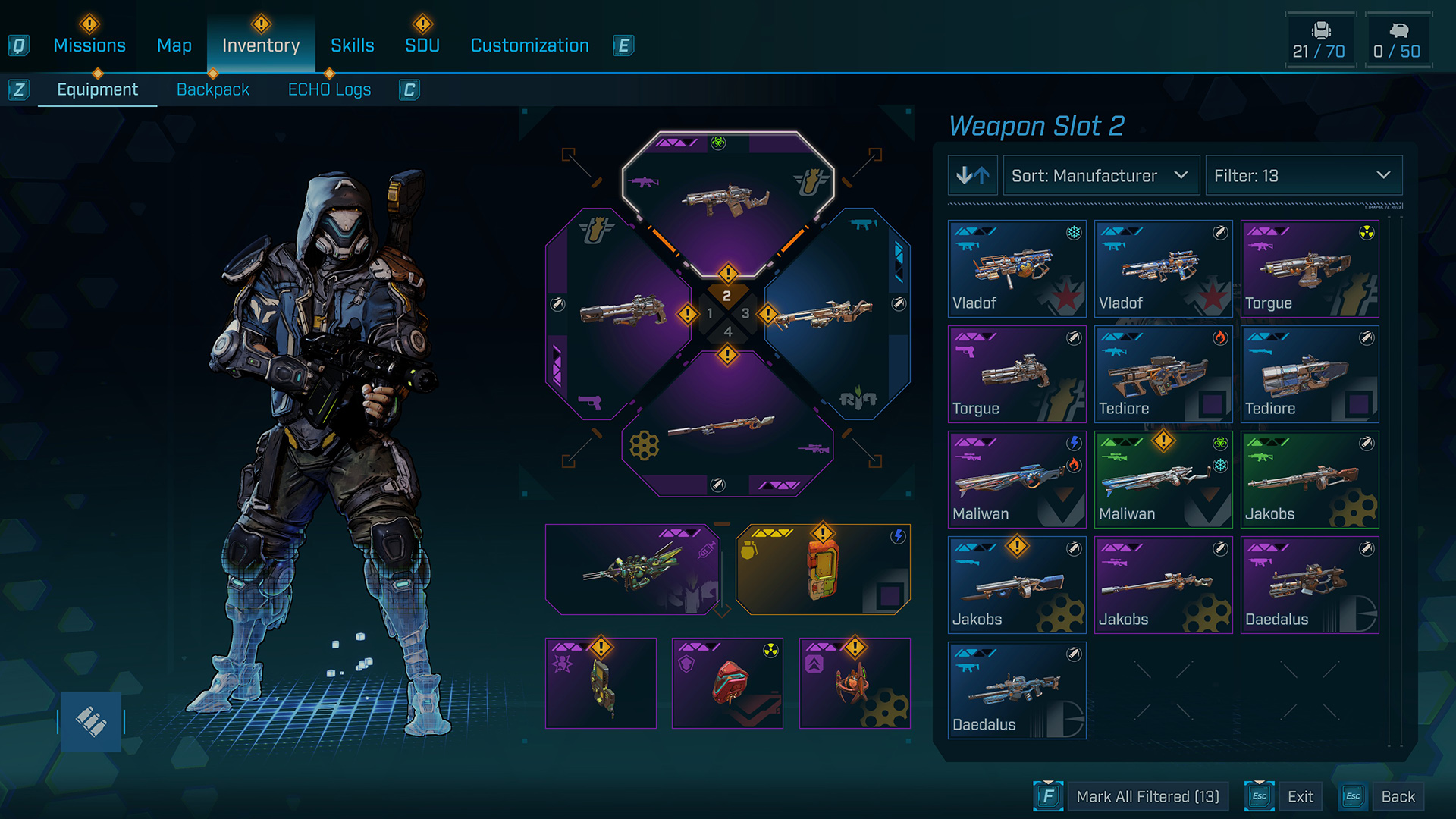Open the Sort: Manufacturer dropdown

click(1100, 176)
